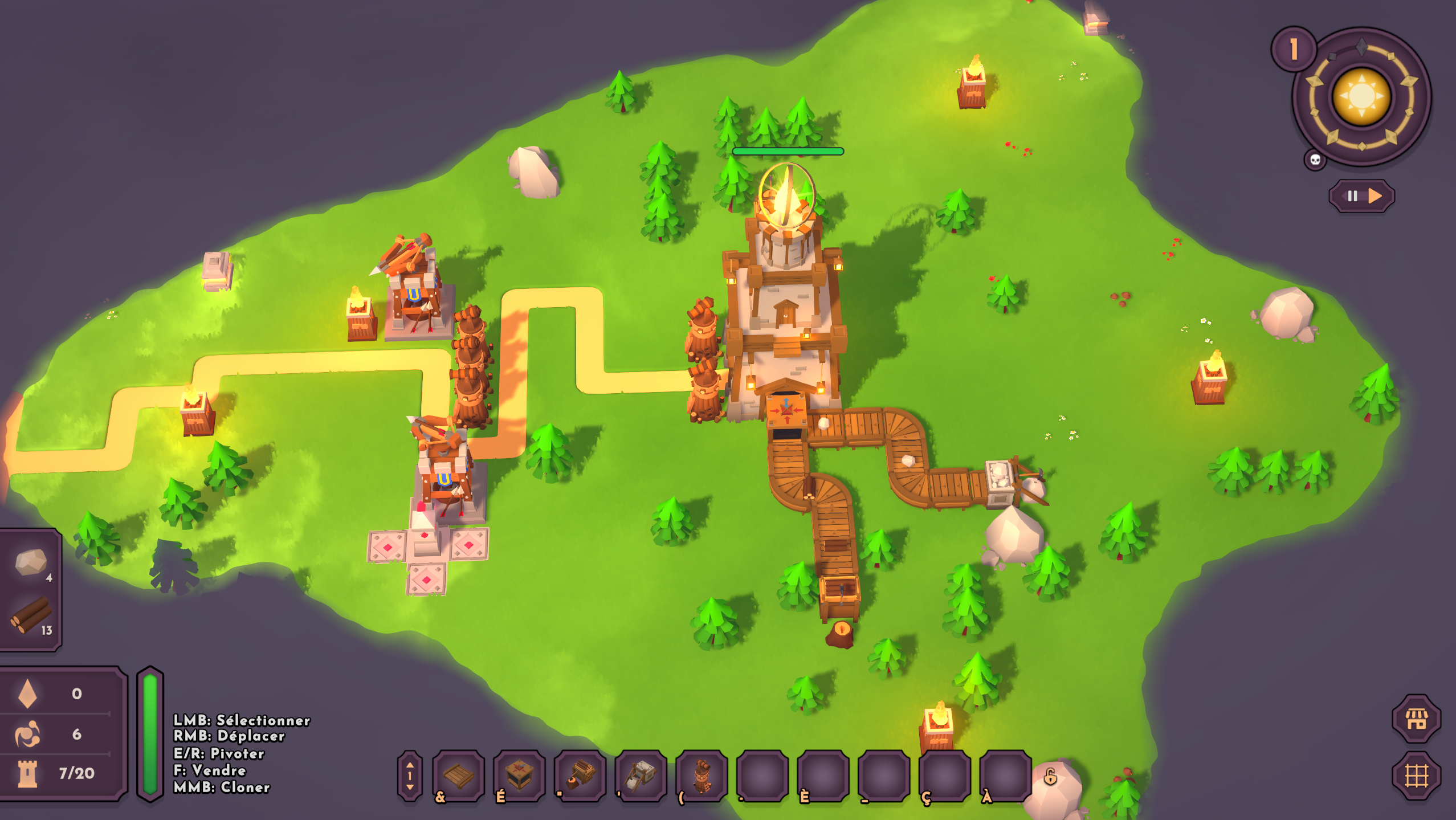Select the wooden conveyor belt hotbar slot
The height and width of the screenshot is (820, 1456).
458,775
